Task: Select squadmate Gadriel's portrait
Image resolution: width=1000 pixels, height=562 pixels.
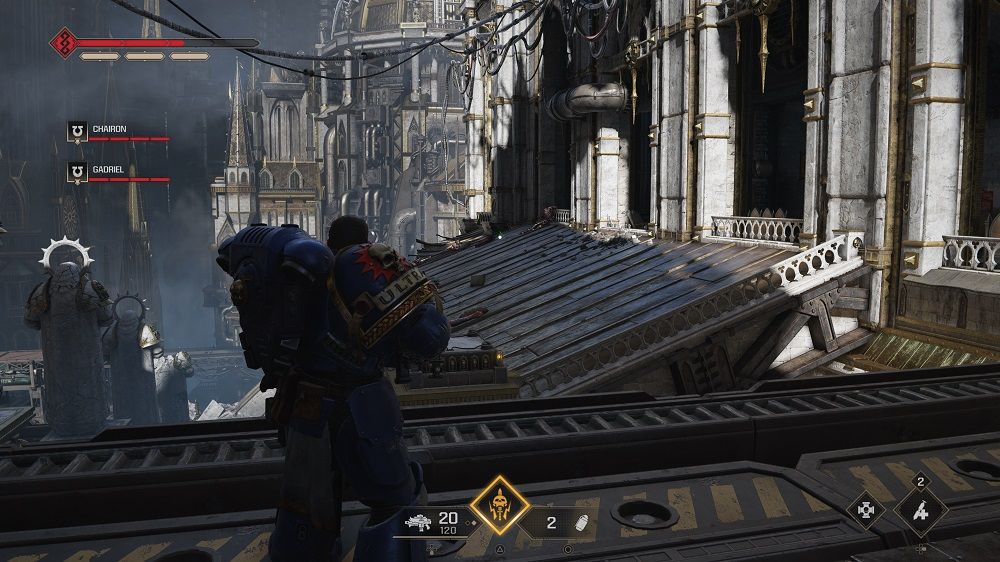Action: click(x=77, y=172)
